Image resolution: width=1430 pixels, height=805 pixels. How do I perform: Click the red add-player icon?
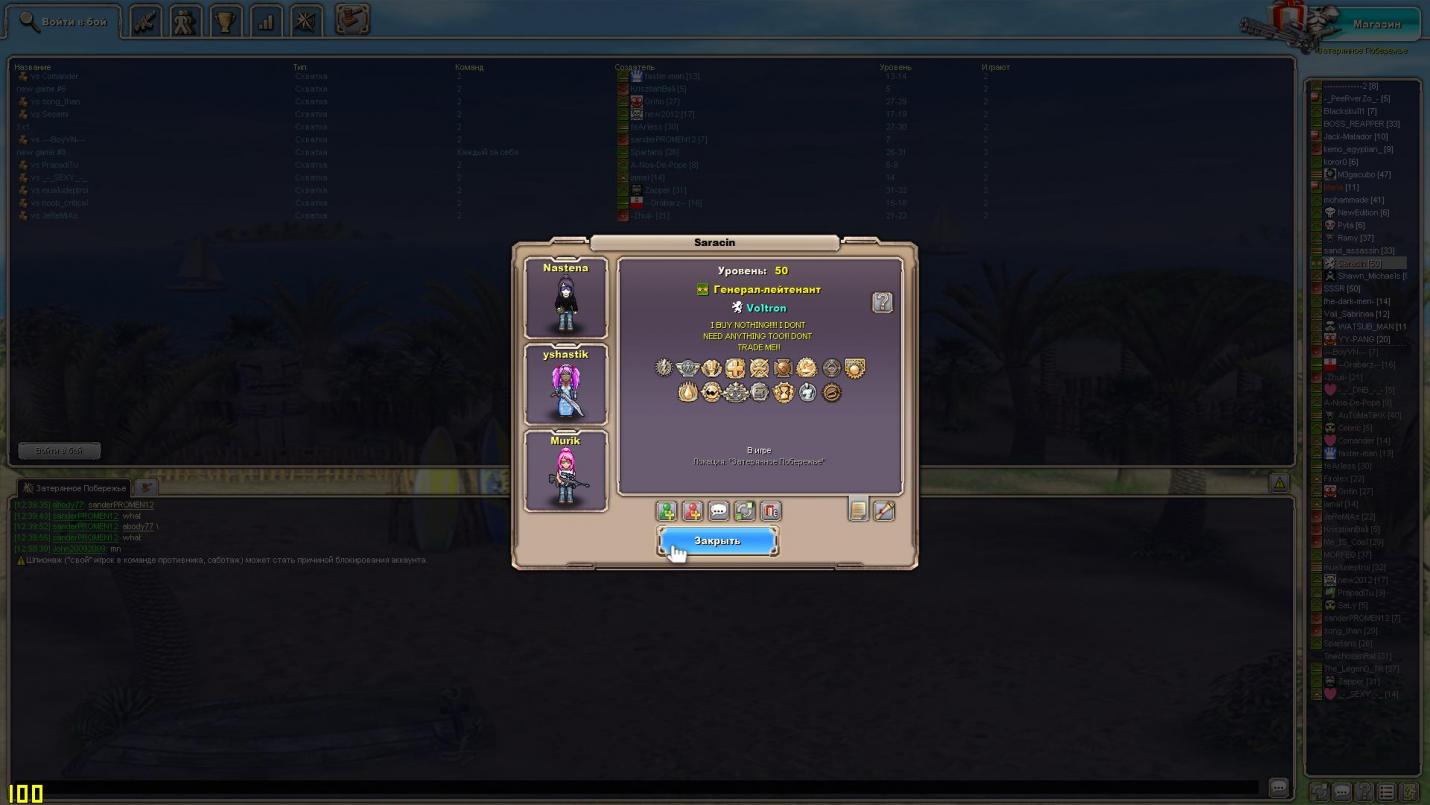coord(692,511)
